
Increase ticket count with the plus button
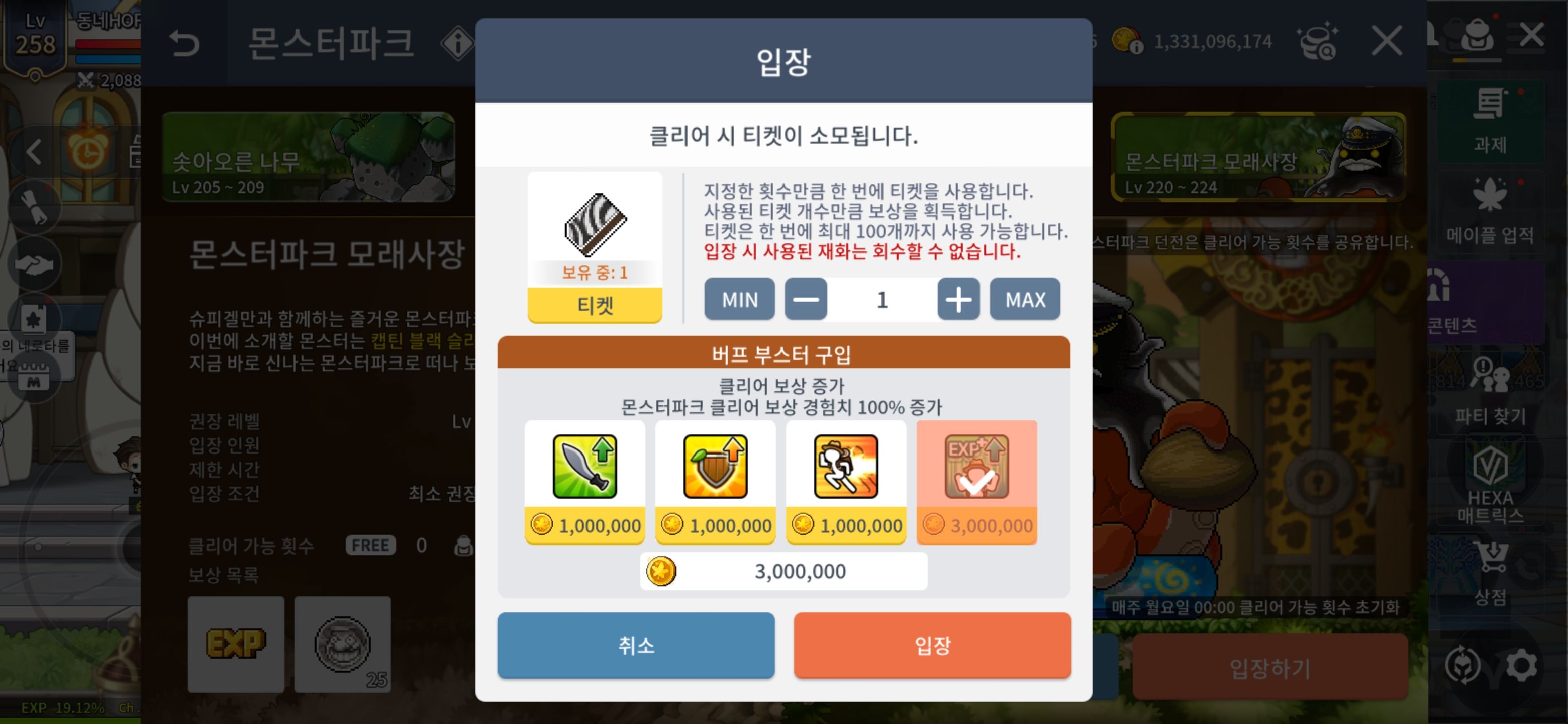pos(957,298)
